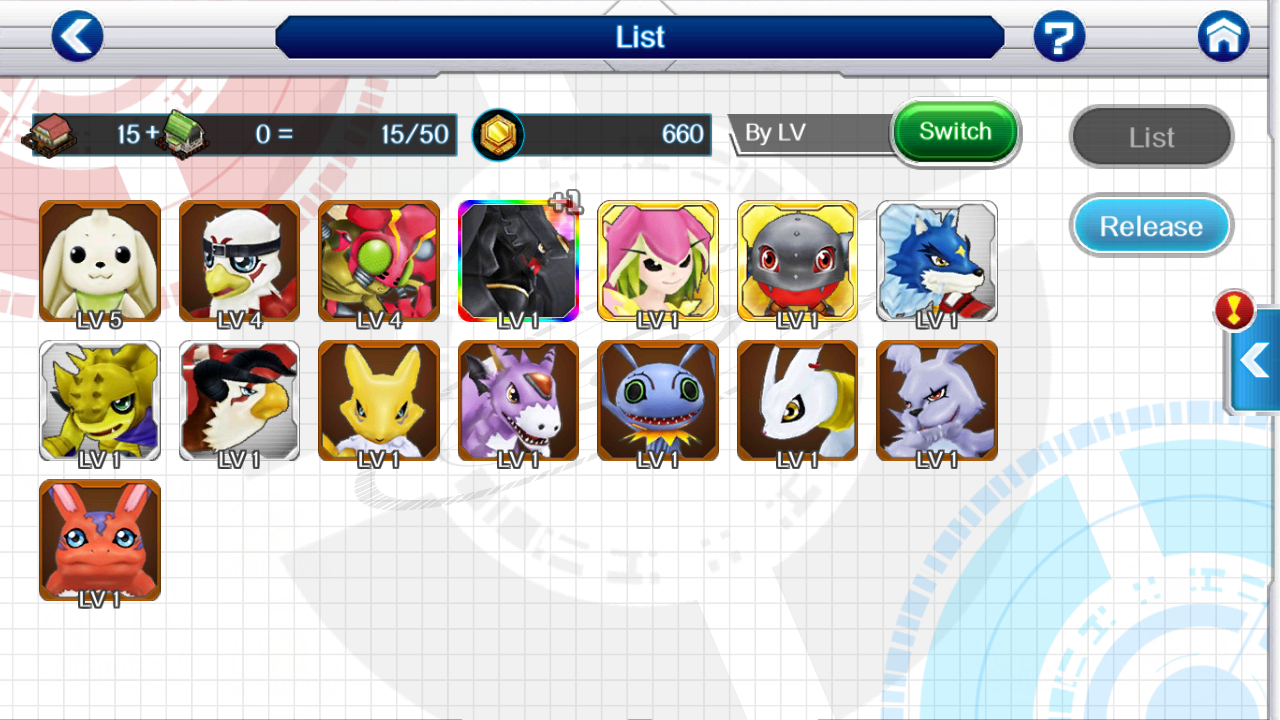Pick the LV 4 Tentomon portrait
The width and height of the screenshot is (1280, 720).
(x=379, y=261)
